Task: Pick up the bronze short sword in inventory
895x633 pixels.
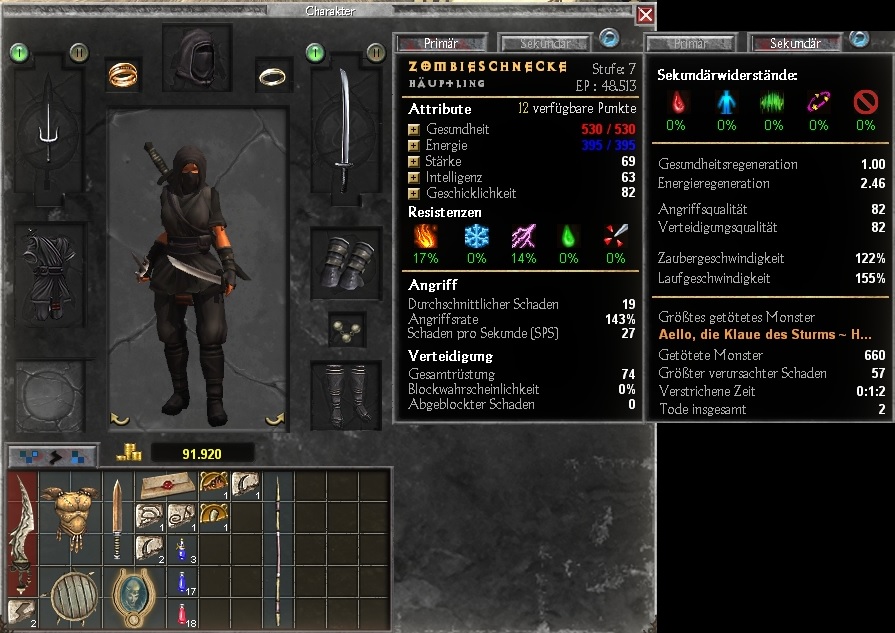Action: (117, 517)
